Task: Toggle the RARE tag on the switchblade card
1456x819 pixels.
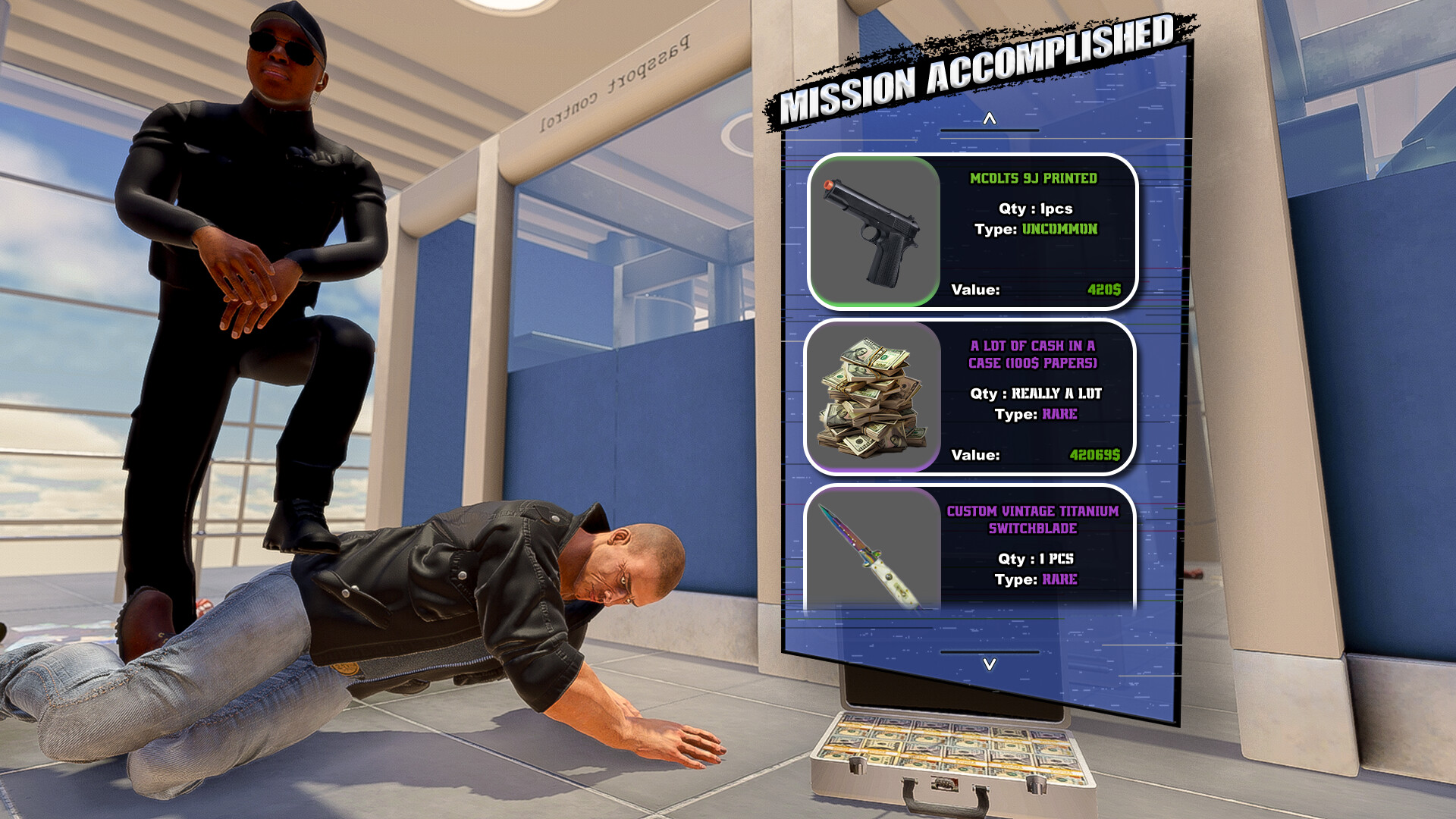Action: (x=1060, y=580)
